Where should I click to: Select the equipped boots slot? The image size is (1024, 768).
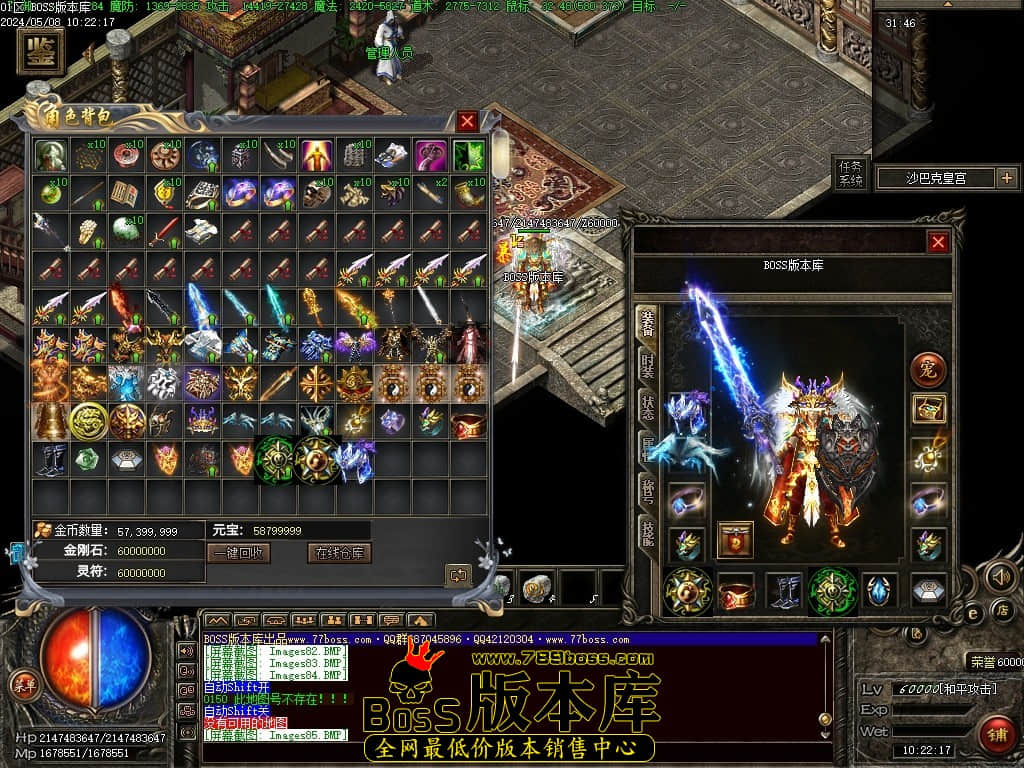point(785,589)
